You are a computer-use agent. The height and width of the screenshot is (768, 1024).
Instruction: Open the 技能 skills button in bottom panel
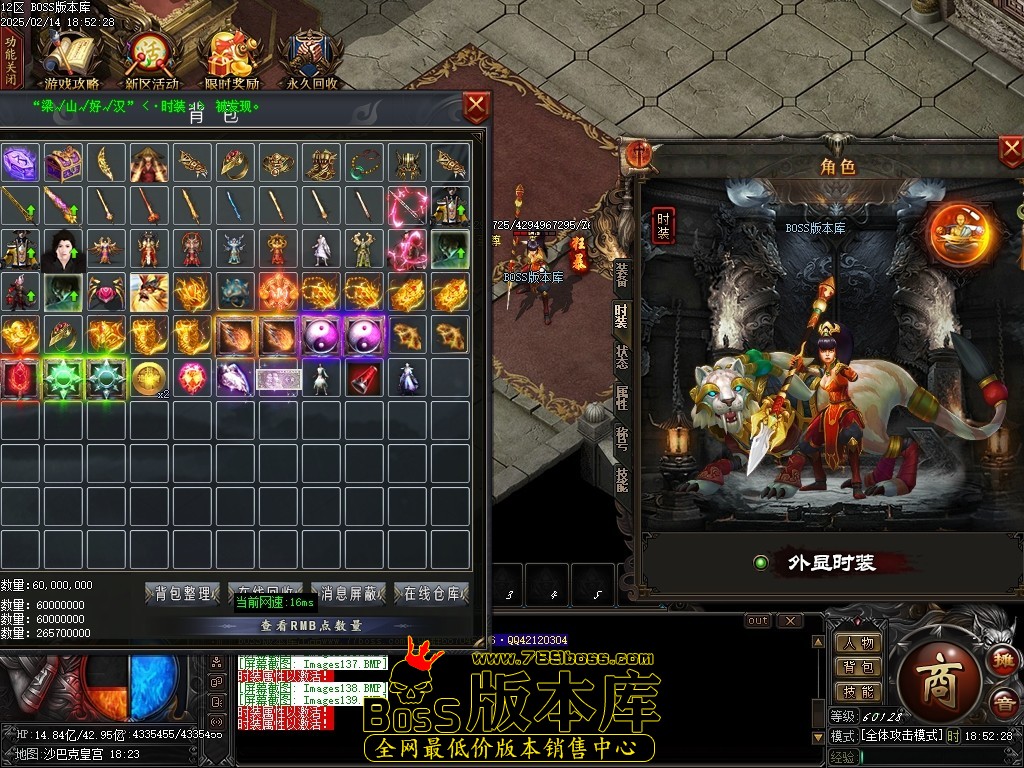[x=858, y=692]
